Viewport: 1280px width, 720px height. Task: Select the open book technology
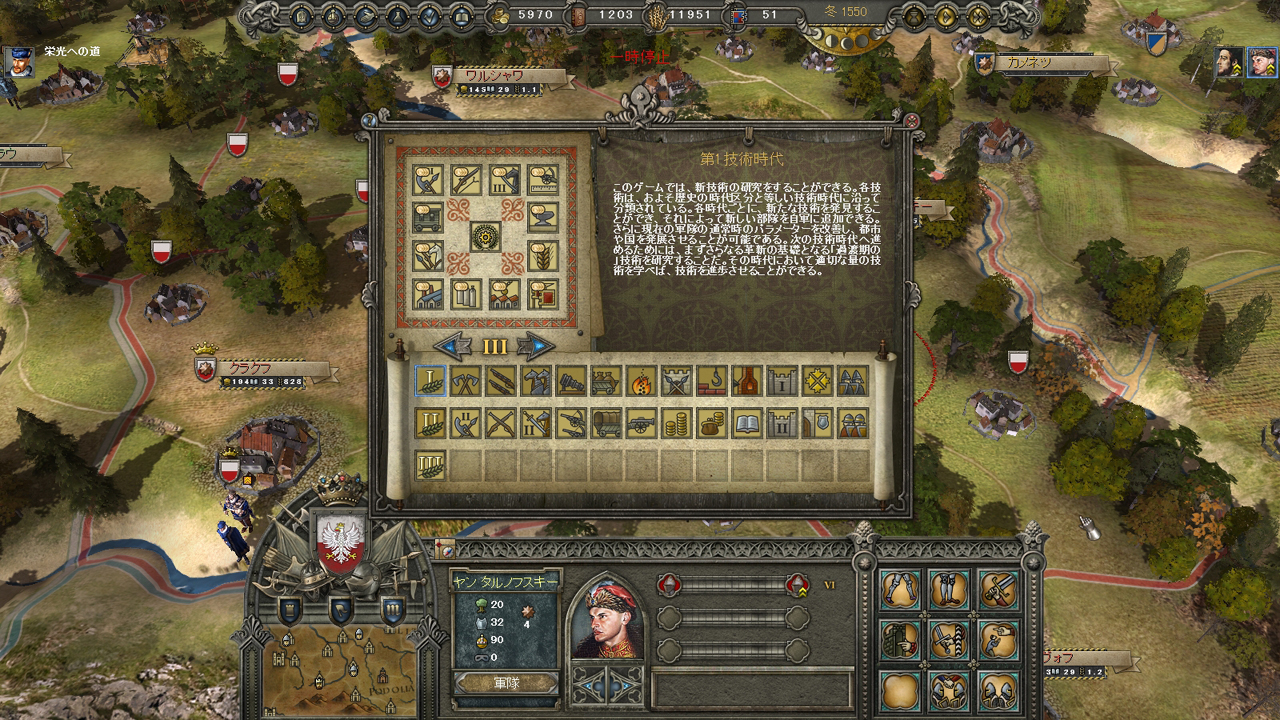[747, 423]
